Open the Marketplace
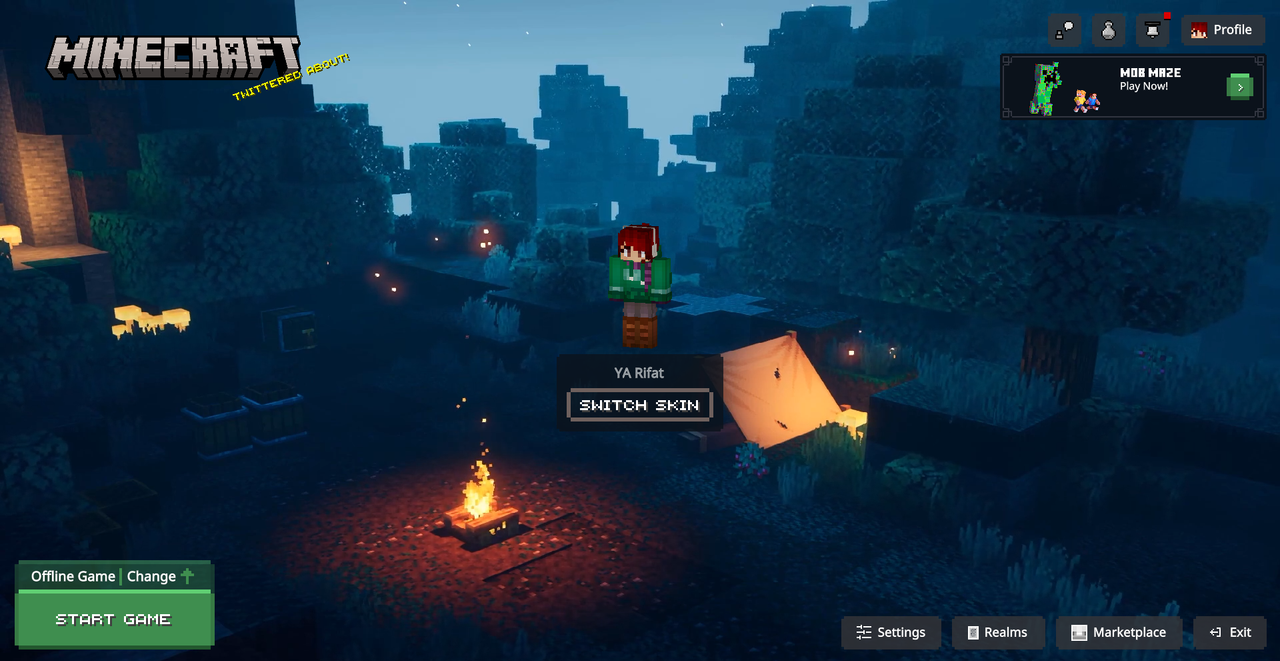The height and width of the screenshot is (661, 1280). 1119,632
